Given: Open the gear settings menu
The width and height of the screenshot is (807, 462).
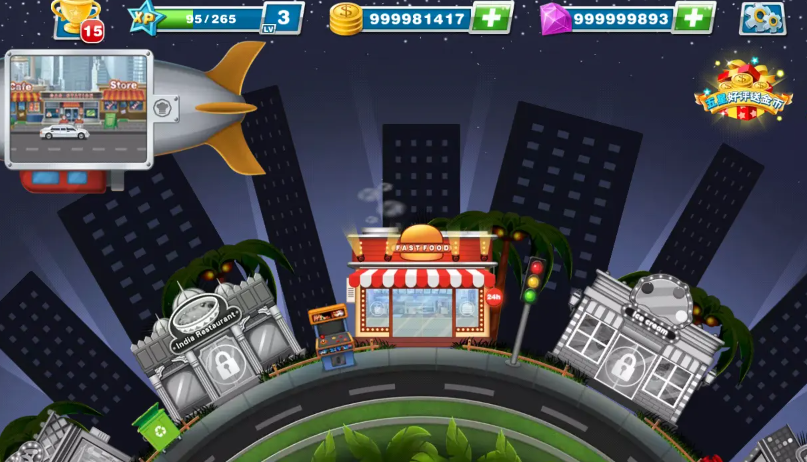Looking at the screenshot, I should 762,18.
